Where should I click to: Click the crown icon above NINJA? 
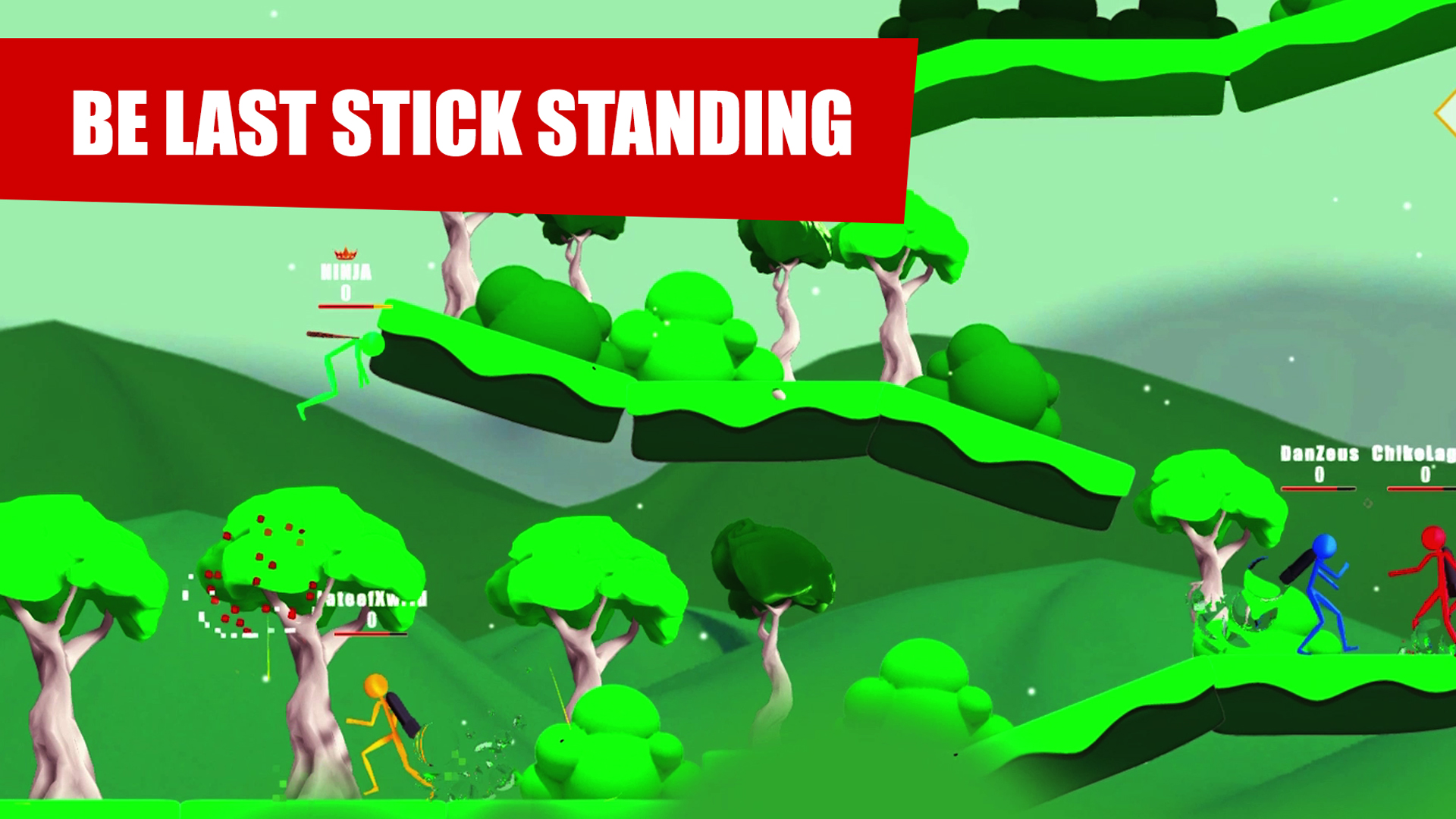[346, 254]
